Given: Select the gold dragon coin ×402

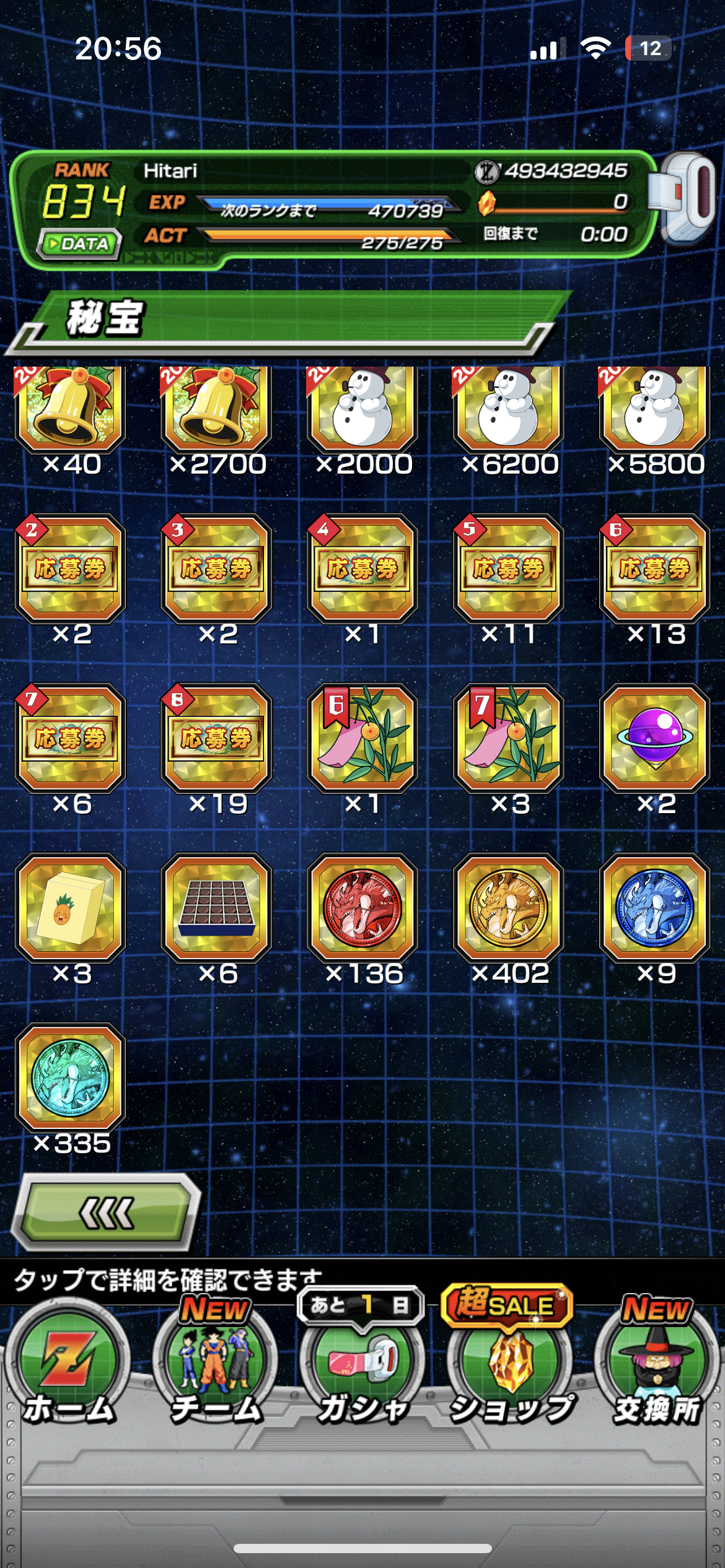Looking at the screenshot, I should [509, 908].
